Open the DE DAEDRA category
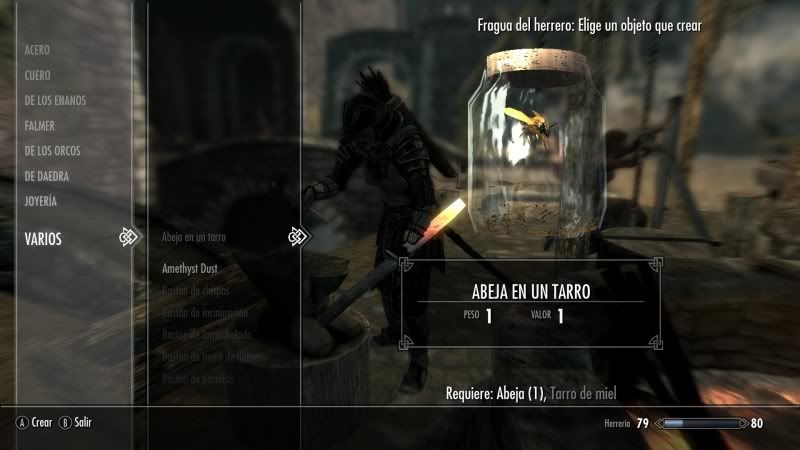 [46, 176]
